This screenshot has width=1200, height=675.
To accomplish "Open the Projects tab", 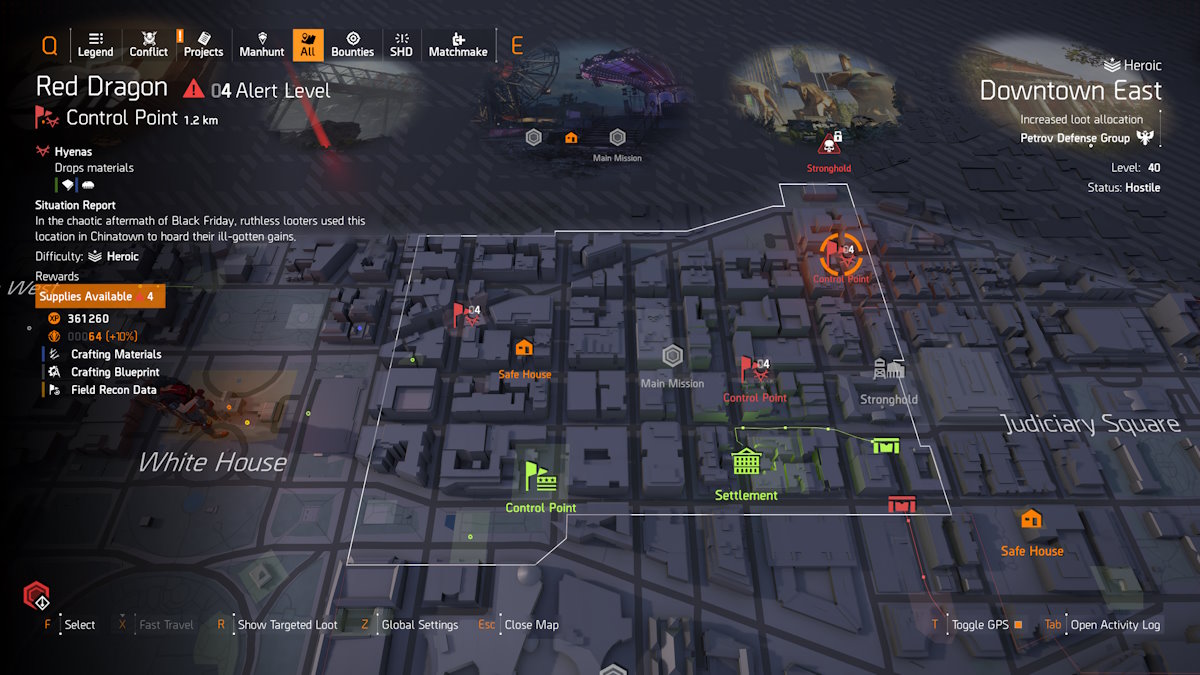I will (203, 44).
